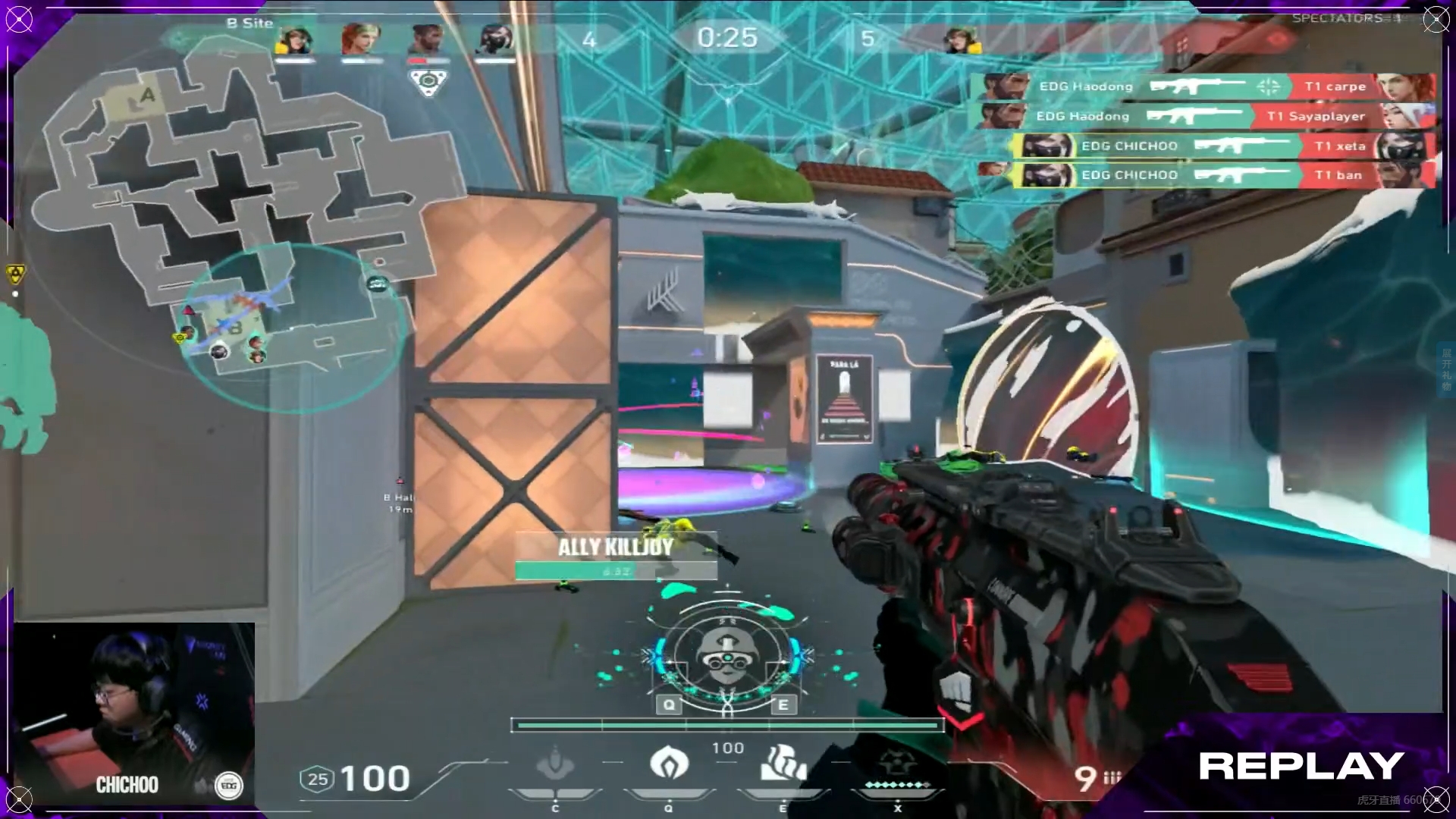Open the CHICHOO player camera thumbnail
The width and height of the screenshot is (1456, 819).
tap(134, 713)
